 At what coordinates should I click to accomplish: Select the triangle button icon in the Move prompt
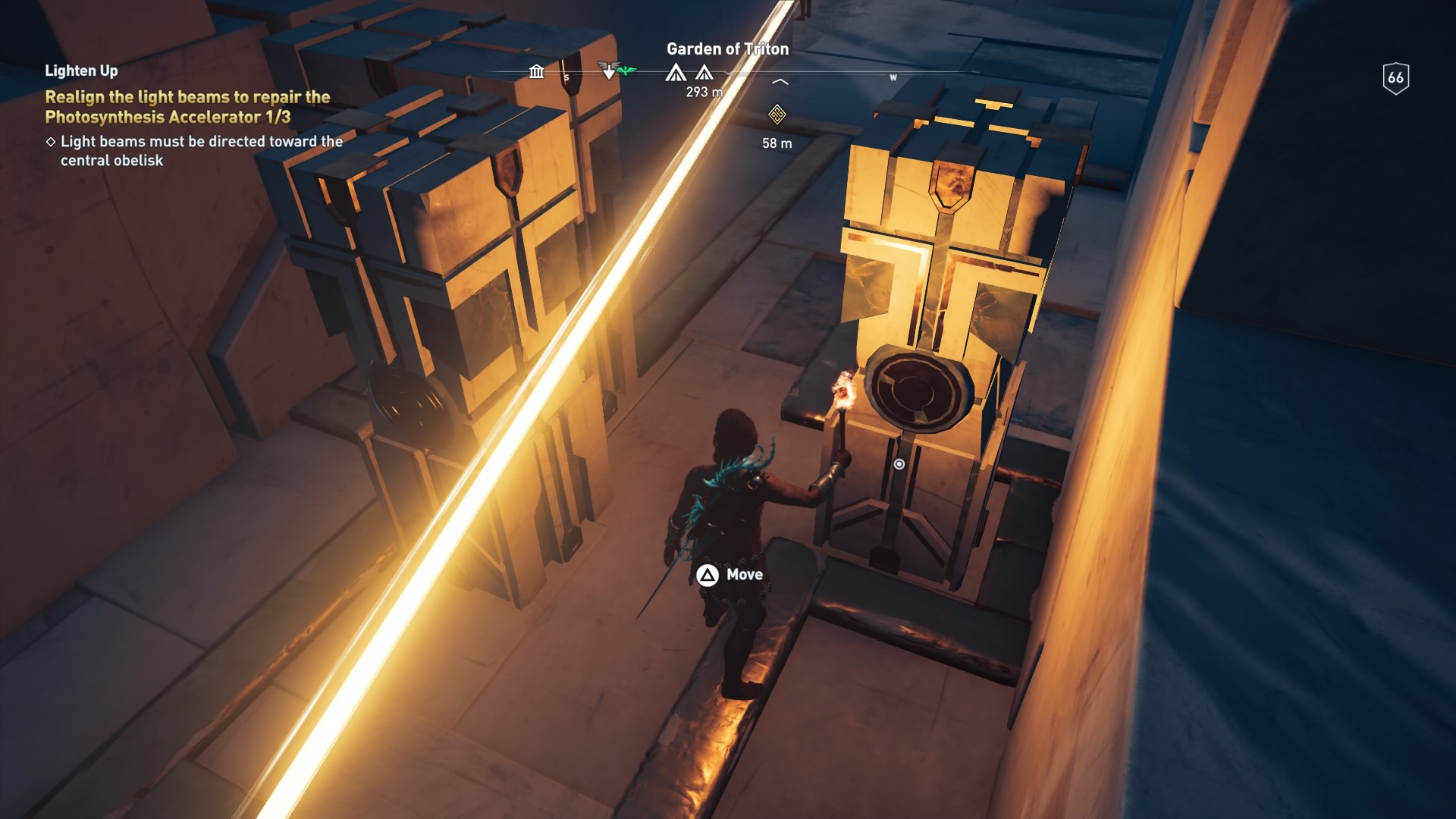click(706, 576)
